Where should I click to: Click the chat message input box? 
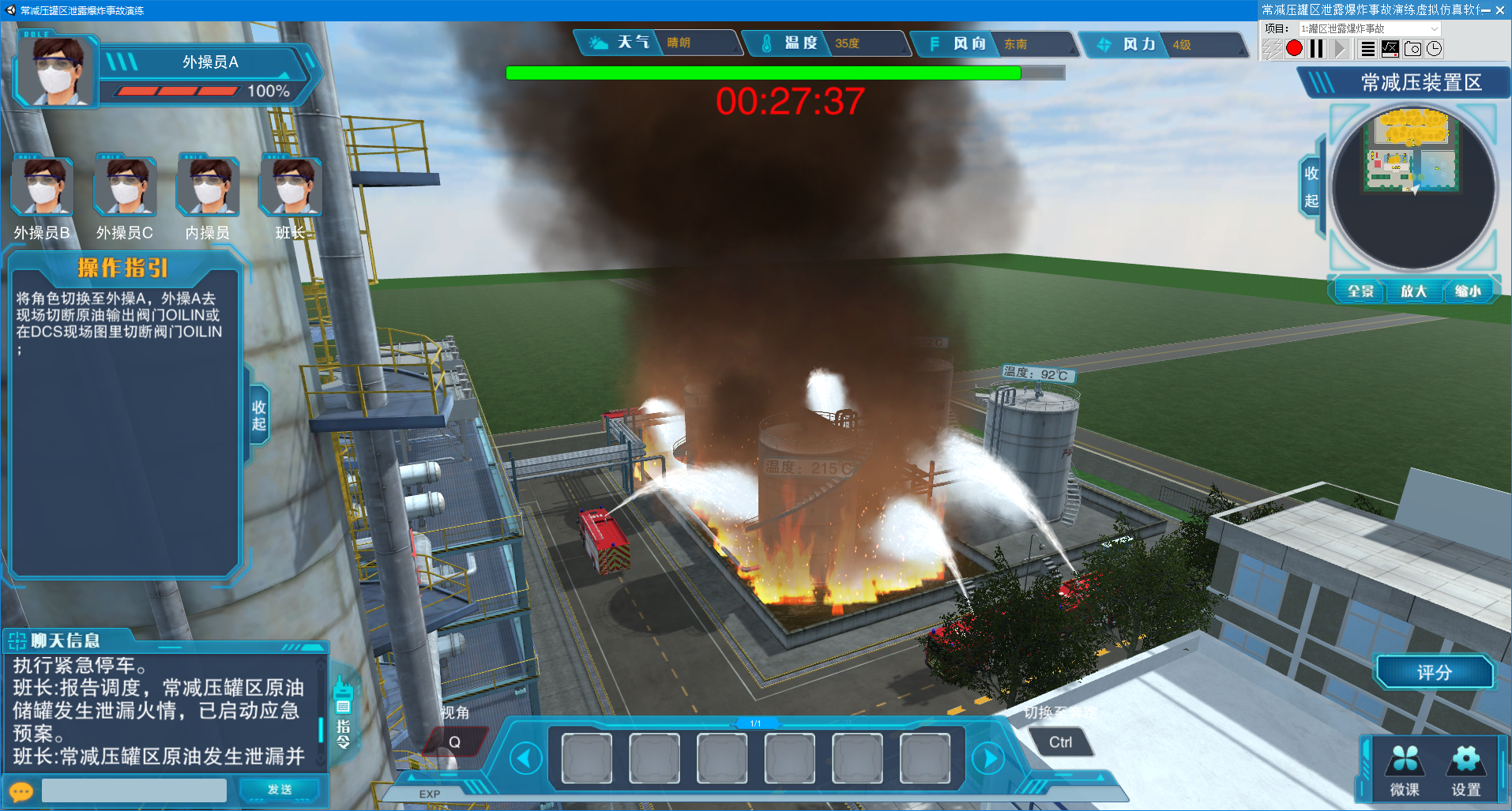pos(134,790)
